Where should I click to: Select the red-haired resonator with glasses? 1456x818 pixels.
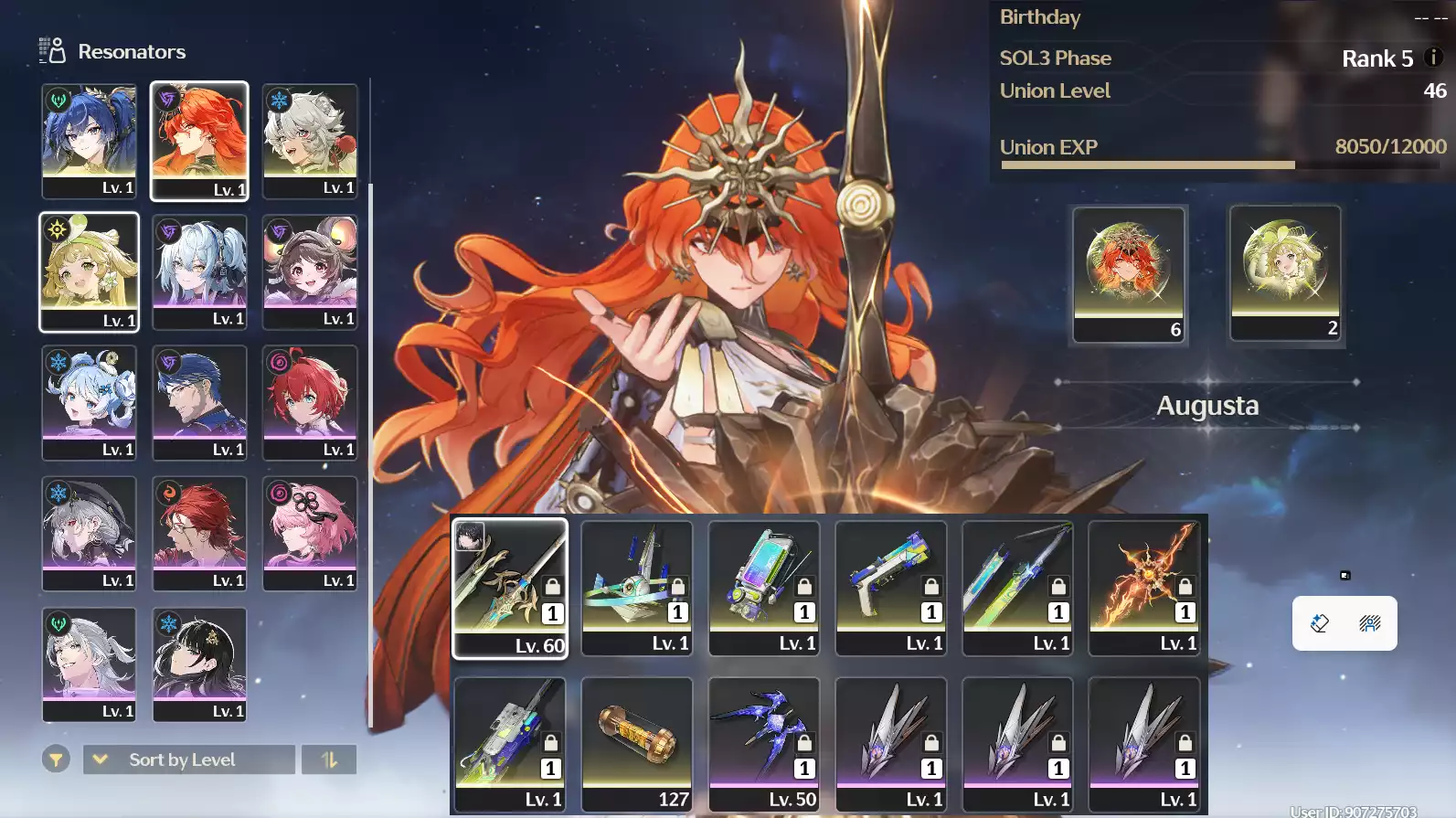point(199,533)
